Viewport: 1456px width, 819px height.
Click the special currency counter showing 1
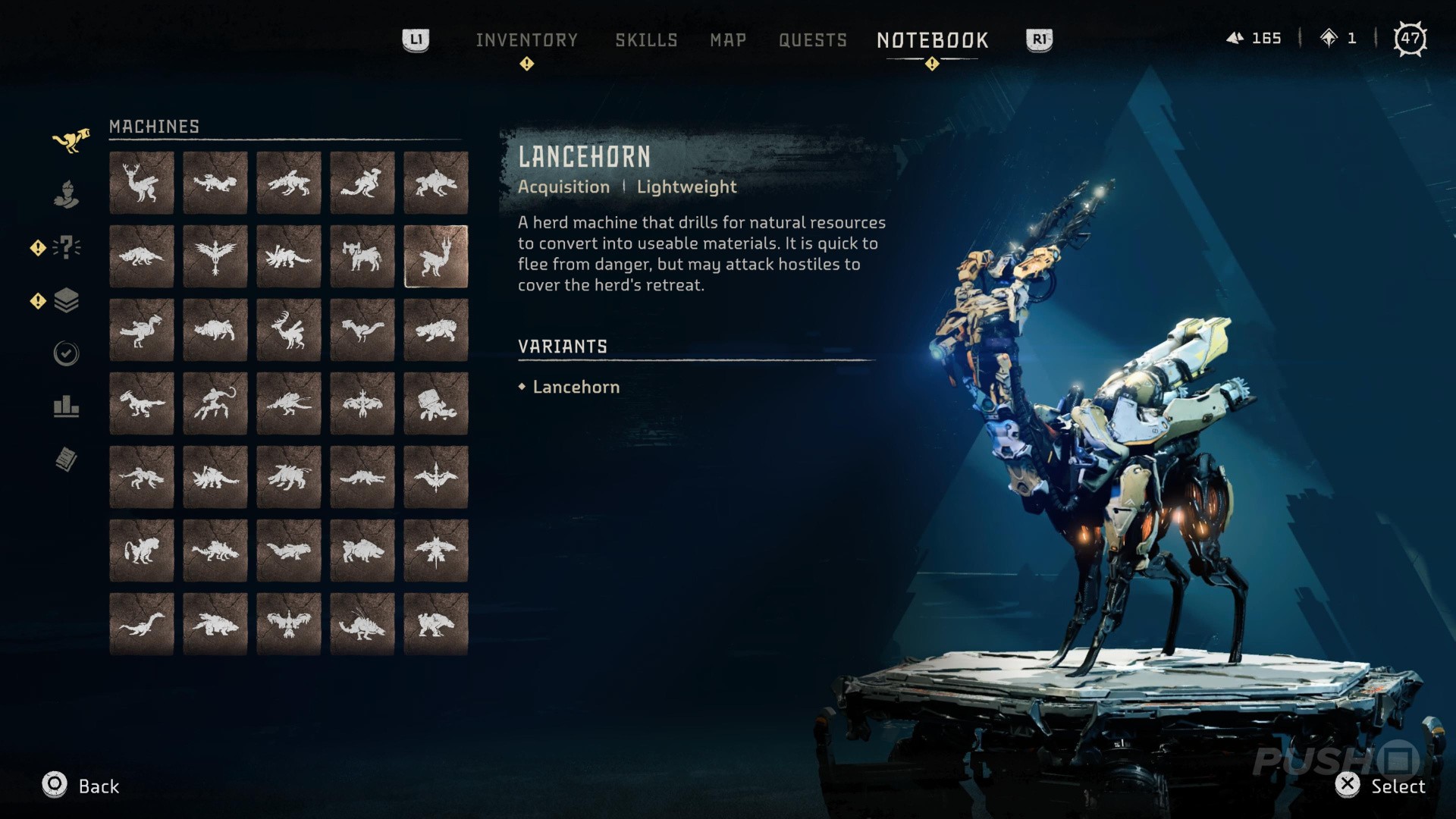pyautogui.click(x=1342, y=38)
